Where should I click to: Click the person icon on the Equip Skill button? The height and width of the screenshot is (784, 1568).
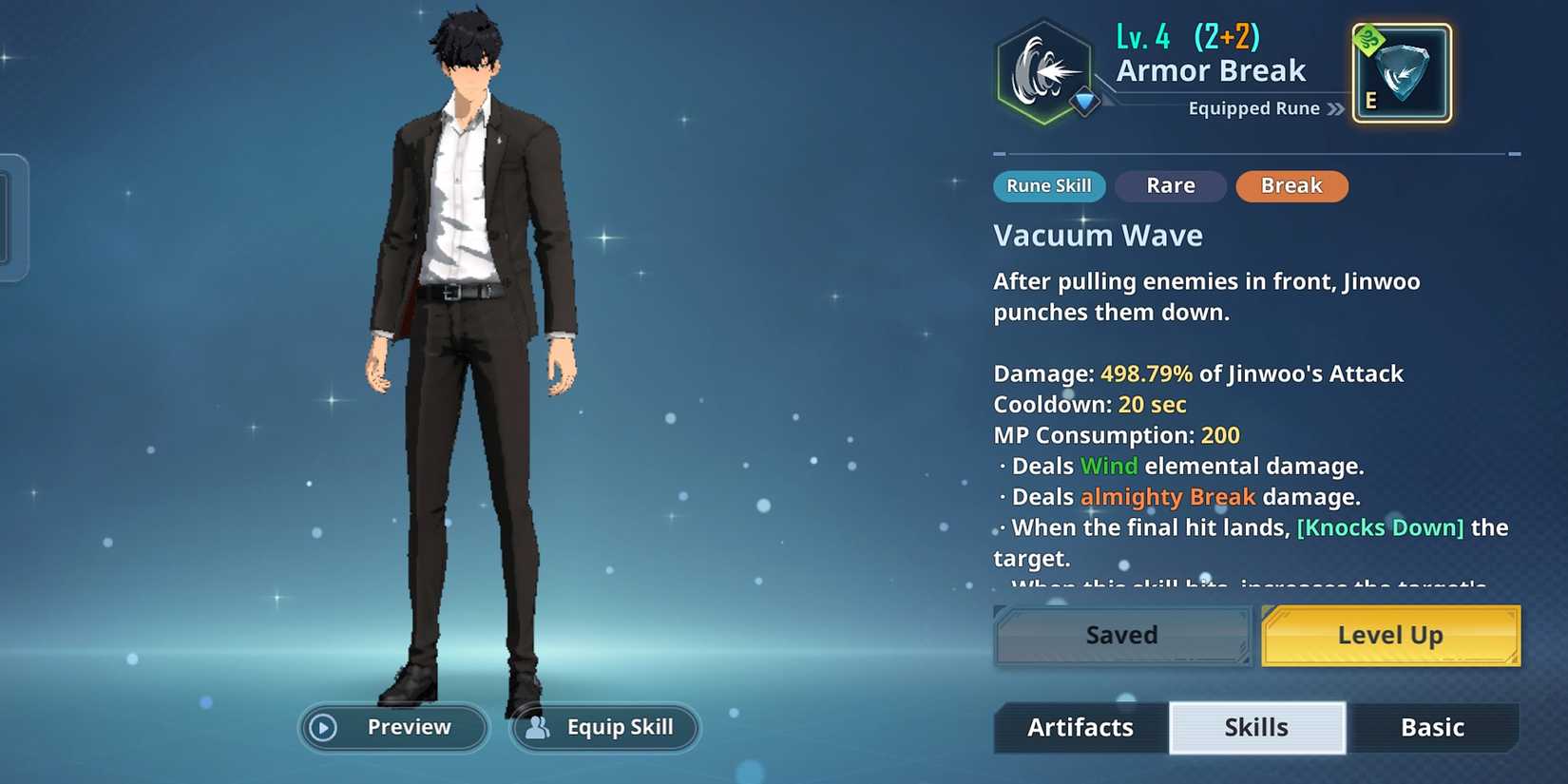(538, 728)
